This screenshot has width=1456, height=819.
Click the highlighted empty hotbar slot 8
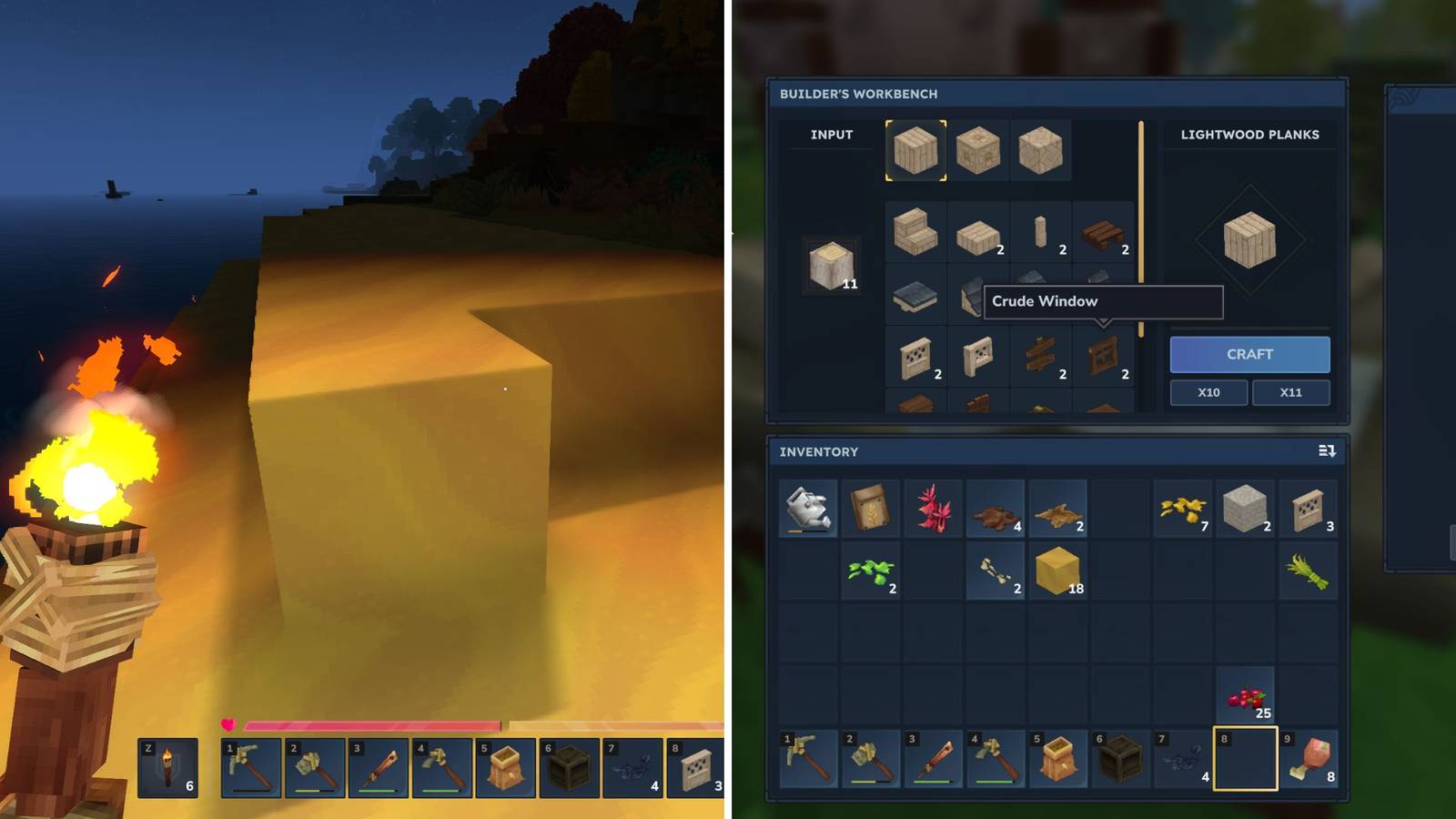(x=1245, y=759)
